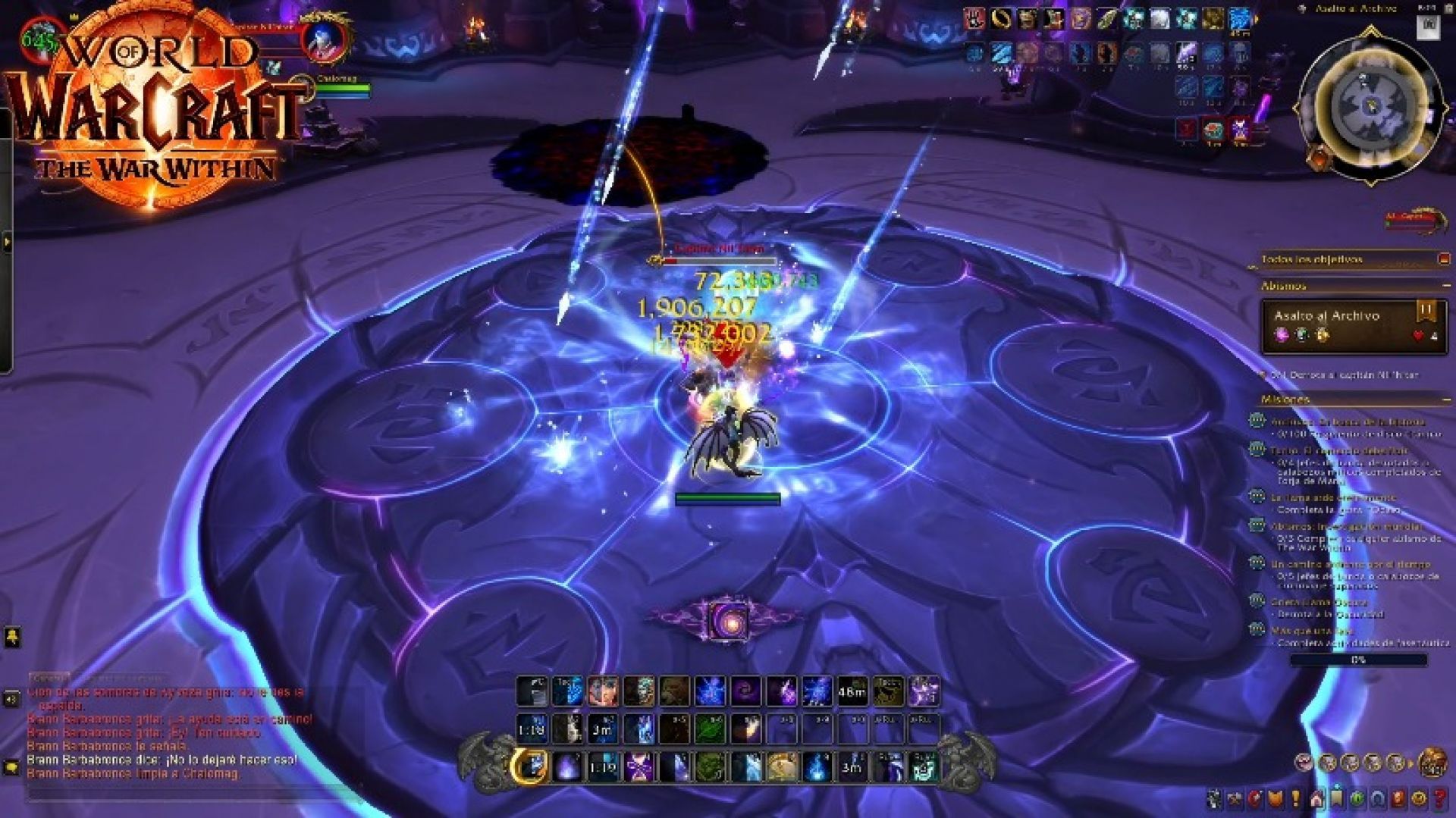Open the main backpack bag
The height and width of the screenshot is (818, 1456).
(1432, 761)
